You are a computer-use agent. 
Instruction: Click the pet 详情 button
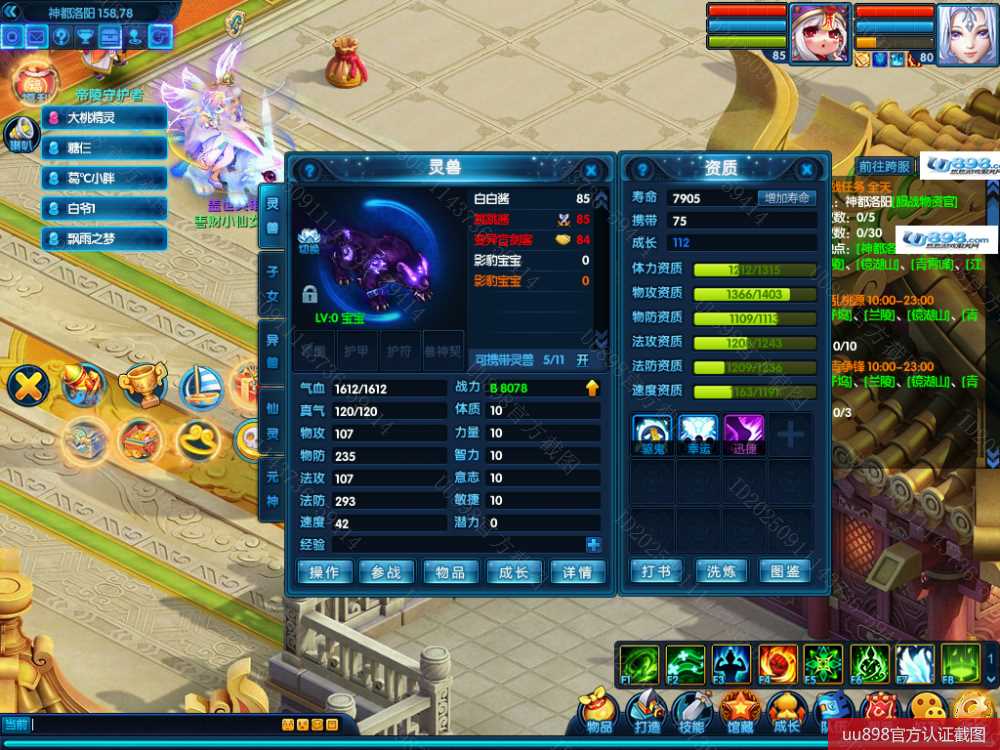(x=577, y=572)
